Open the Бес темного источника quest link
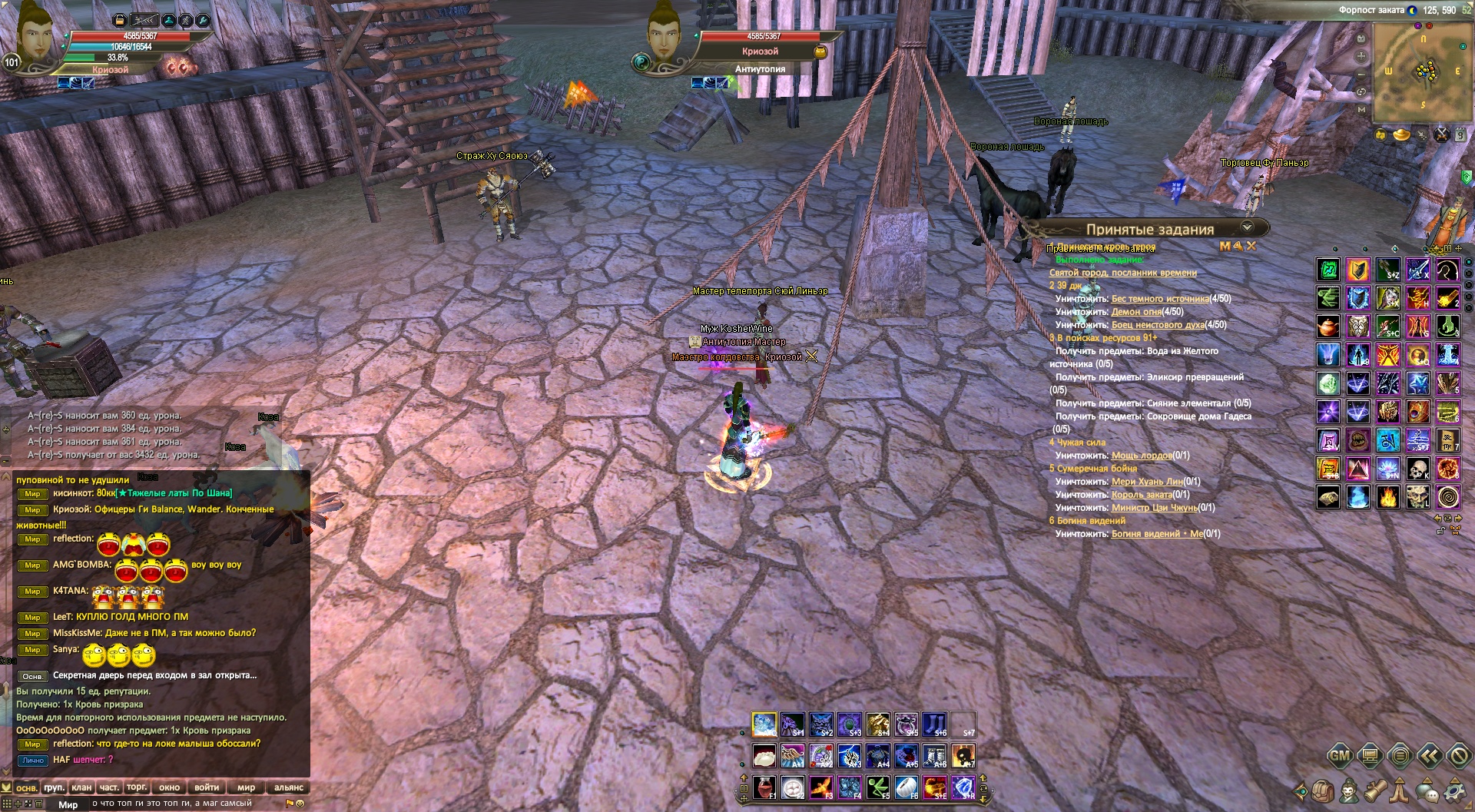 tap(1159, 299)
